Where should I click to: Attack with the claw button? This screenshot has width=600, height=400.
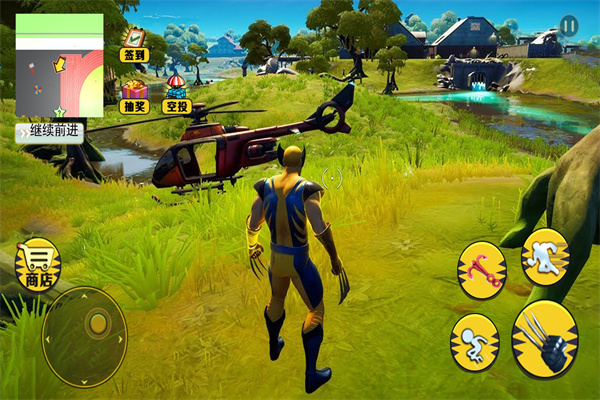pos(544,338)
